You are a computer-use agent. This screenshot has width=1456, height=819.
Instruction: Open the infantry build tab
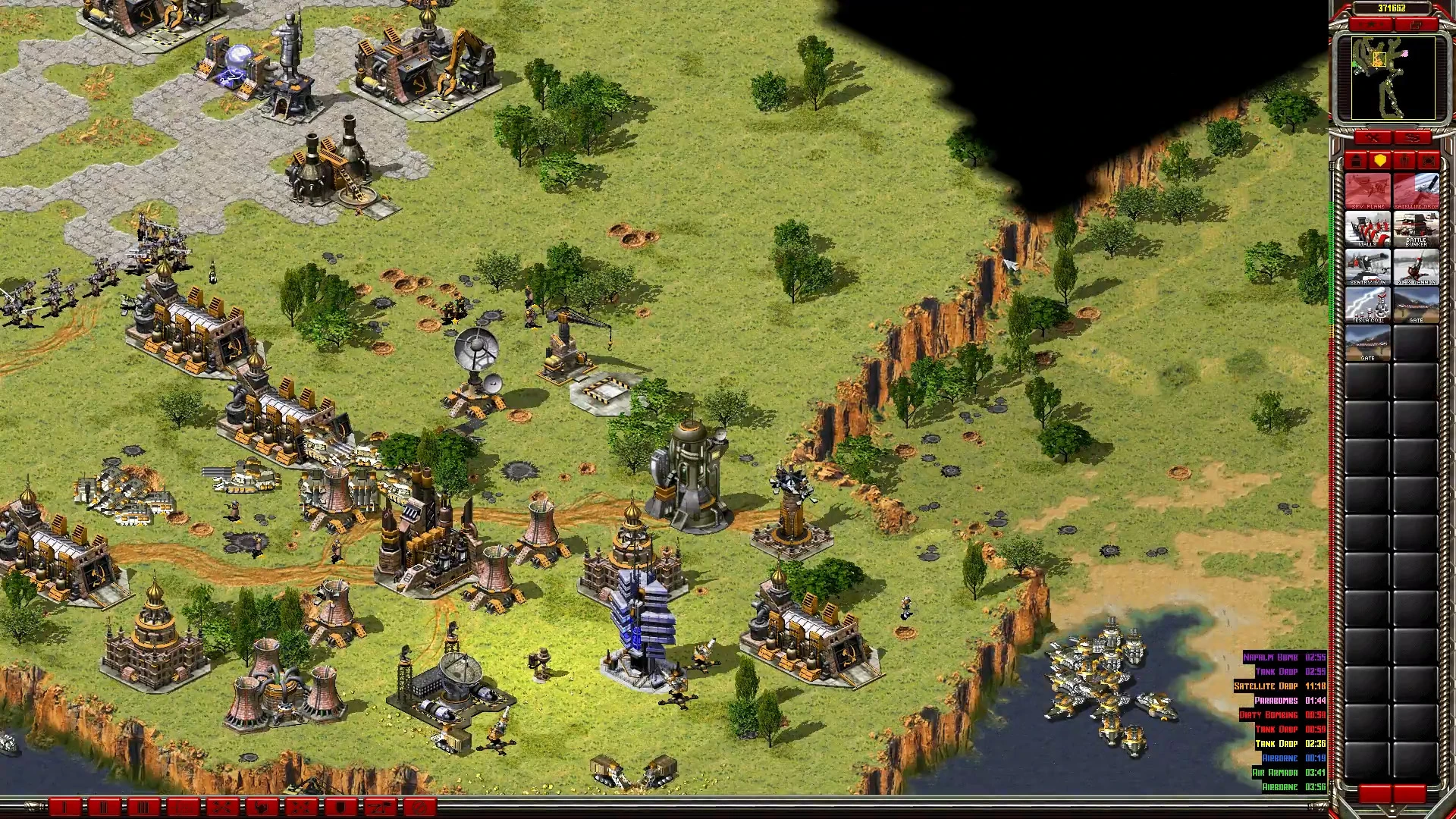click(x=1404, y=161)
